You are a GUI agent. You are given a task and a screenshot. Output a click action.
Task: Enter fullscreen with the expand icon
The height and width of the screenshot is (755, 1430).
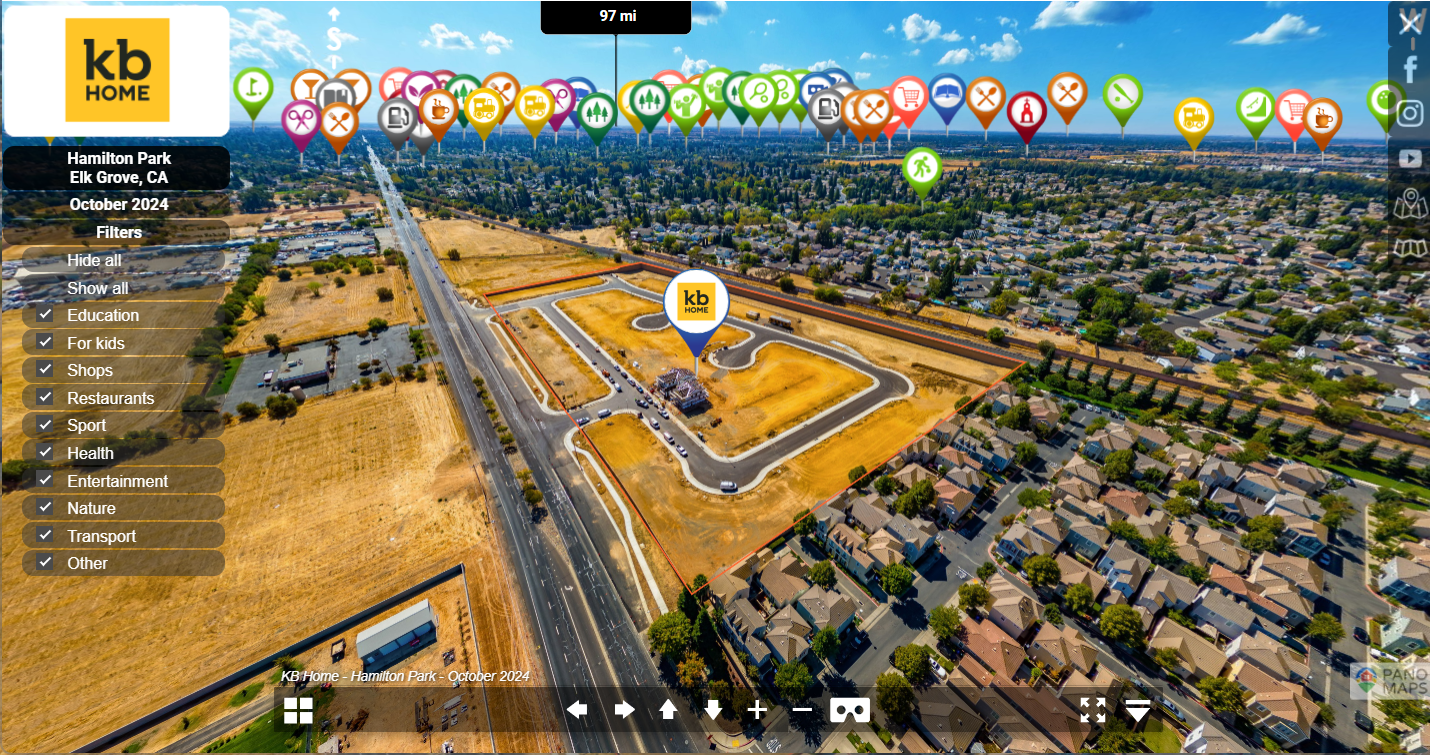tap(1093, 710)
